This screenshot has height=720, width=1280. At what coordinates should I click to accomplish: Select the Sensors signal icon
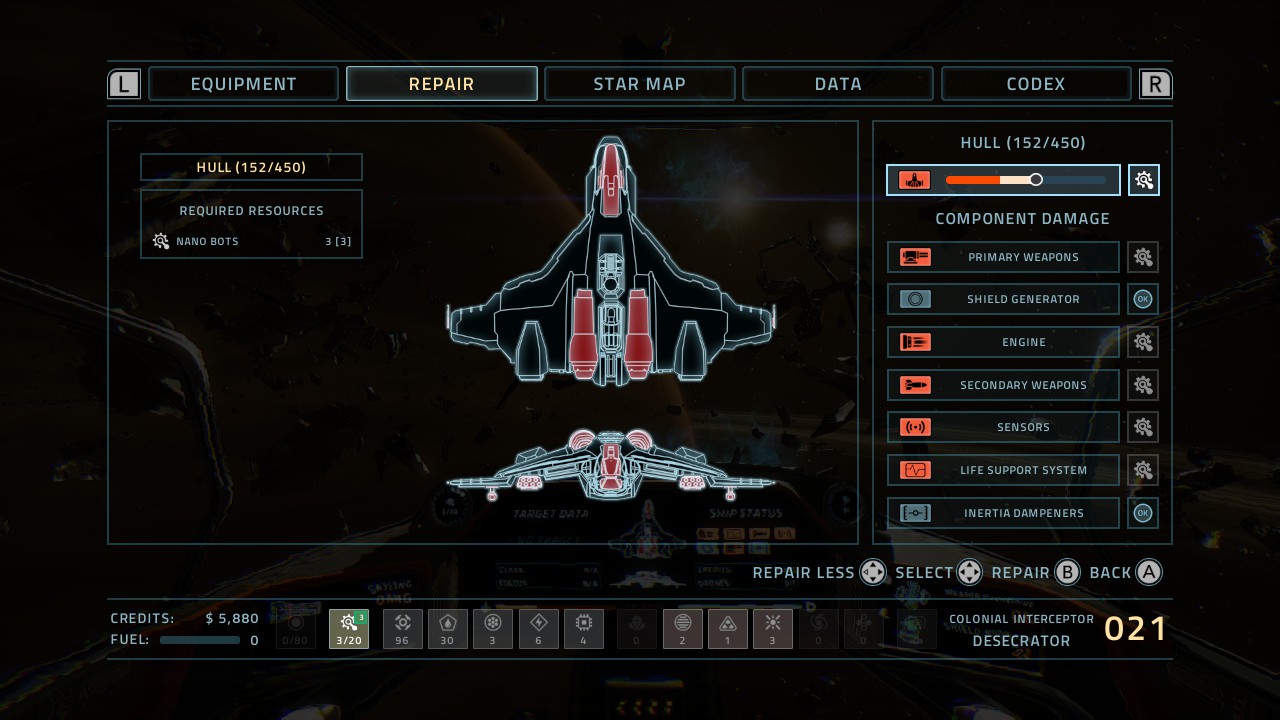pyautogui.click(x=916, y=427)
